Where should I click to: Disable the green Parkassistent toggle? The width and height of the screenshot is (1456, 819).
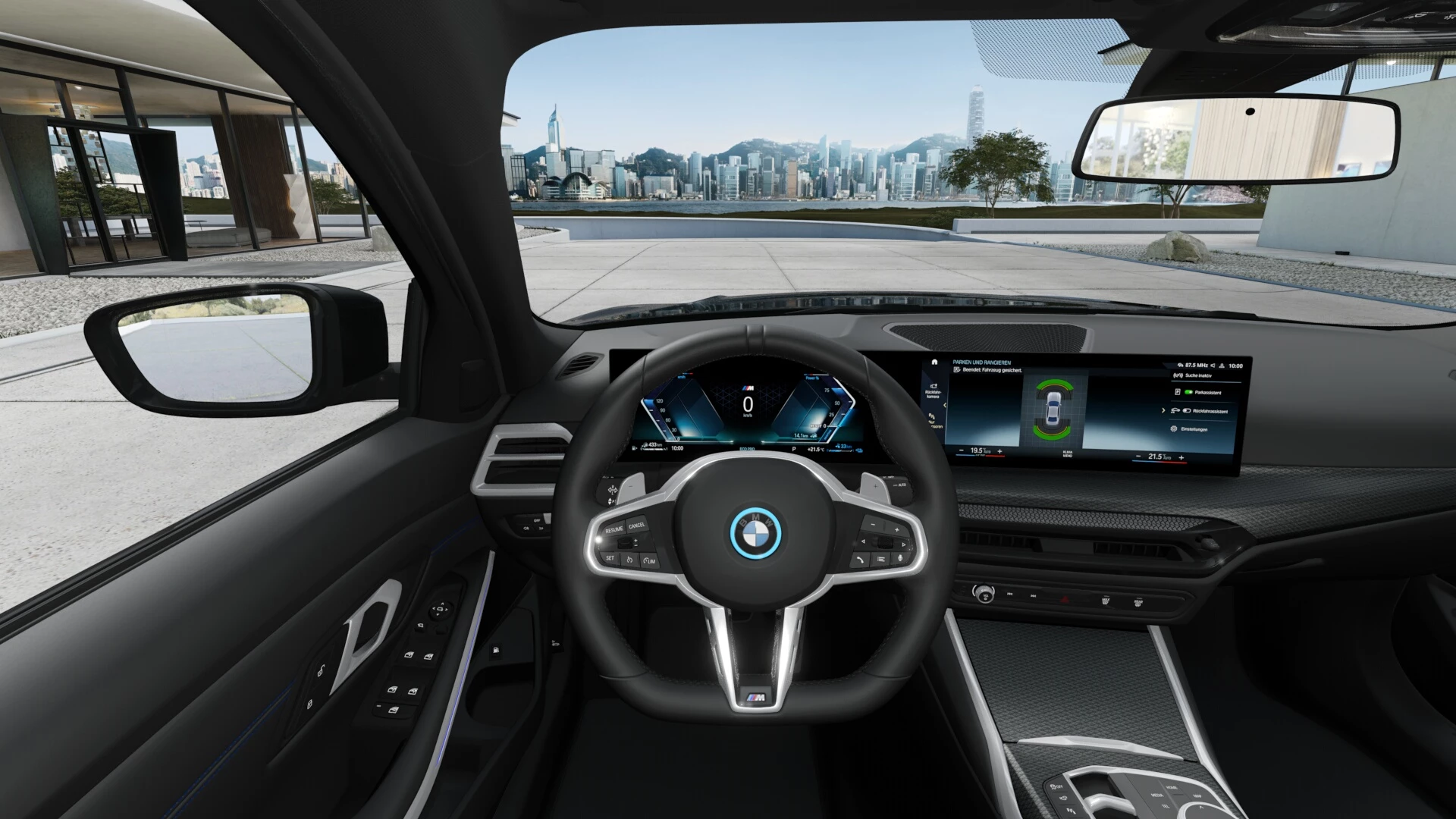1188,392
